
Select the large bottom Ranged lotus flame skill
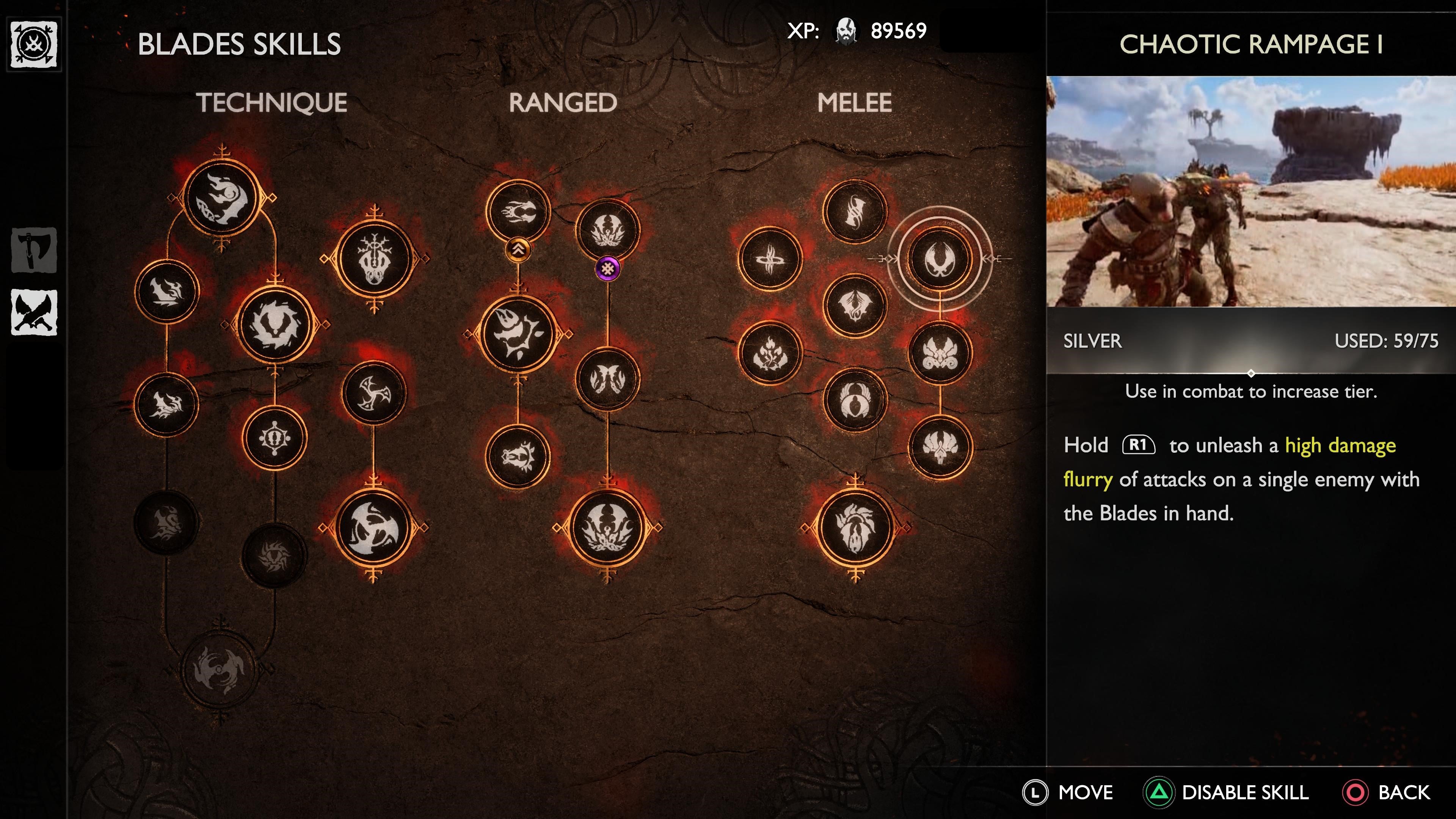pyautogui.click(x=607, y=528)
